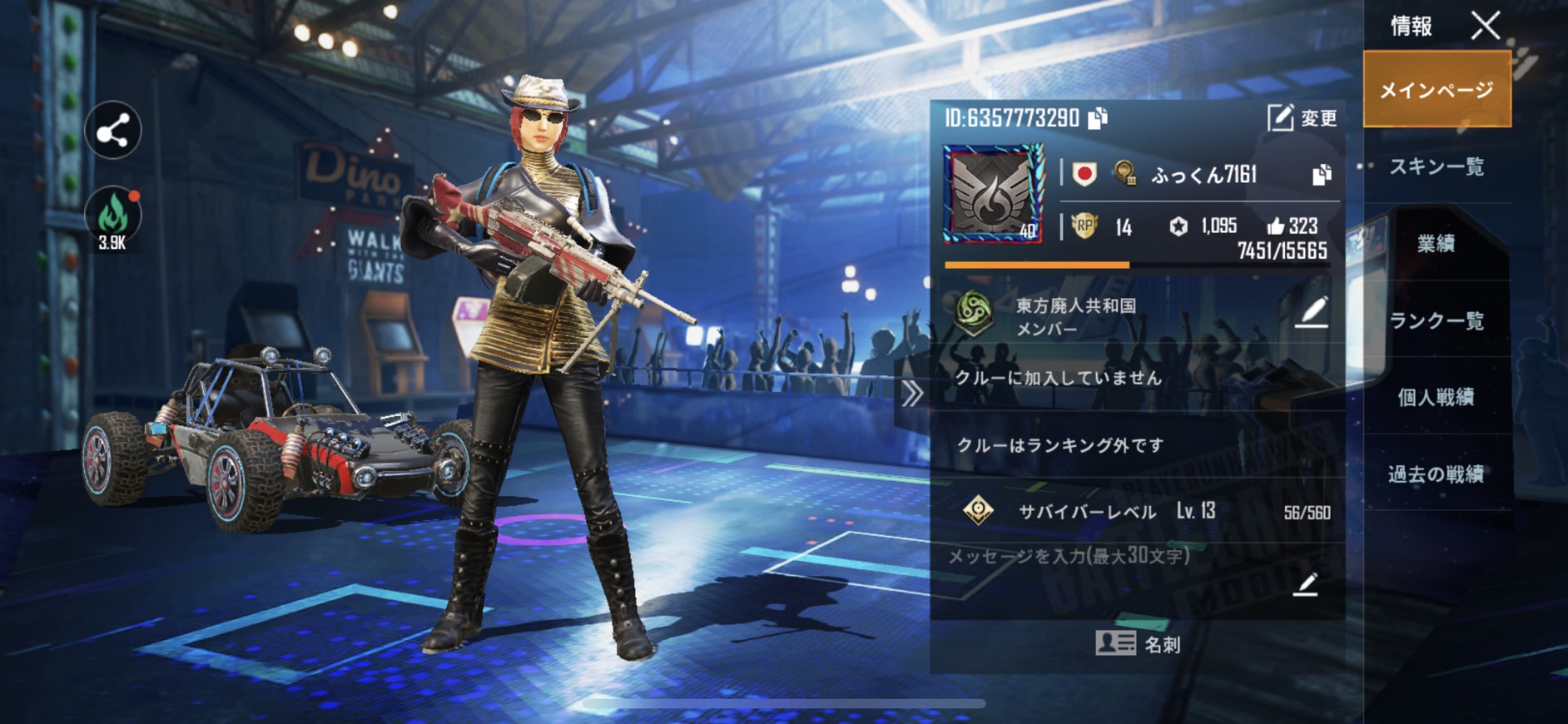Open the 過去の戦績 tab
The width and height of the screenshot is (1568, 724).
click(1437, 474)
